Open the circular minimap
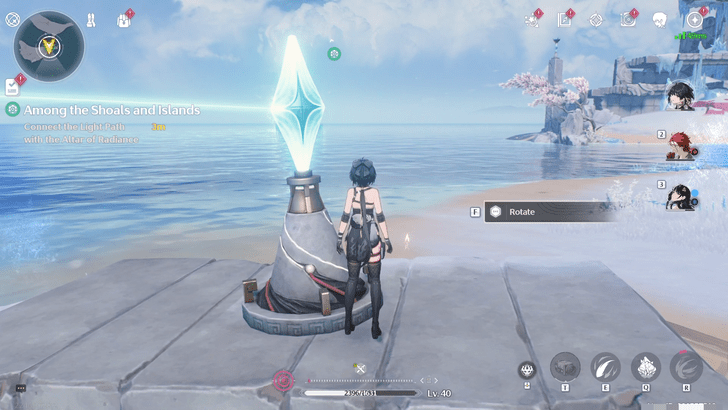The height and width of the screenshot is (410, 728). [x=48, y=46]
